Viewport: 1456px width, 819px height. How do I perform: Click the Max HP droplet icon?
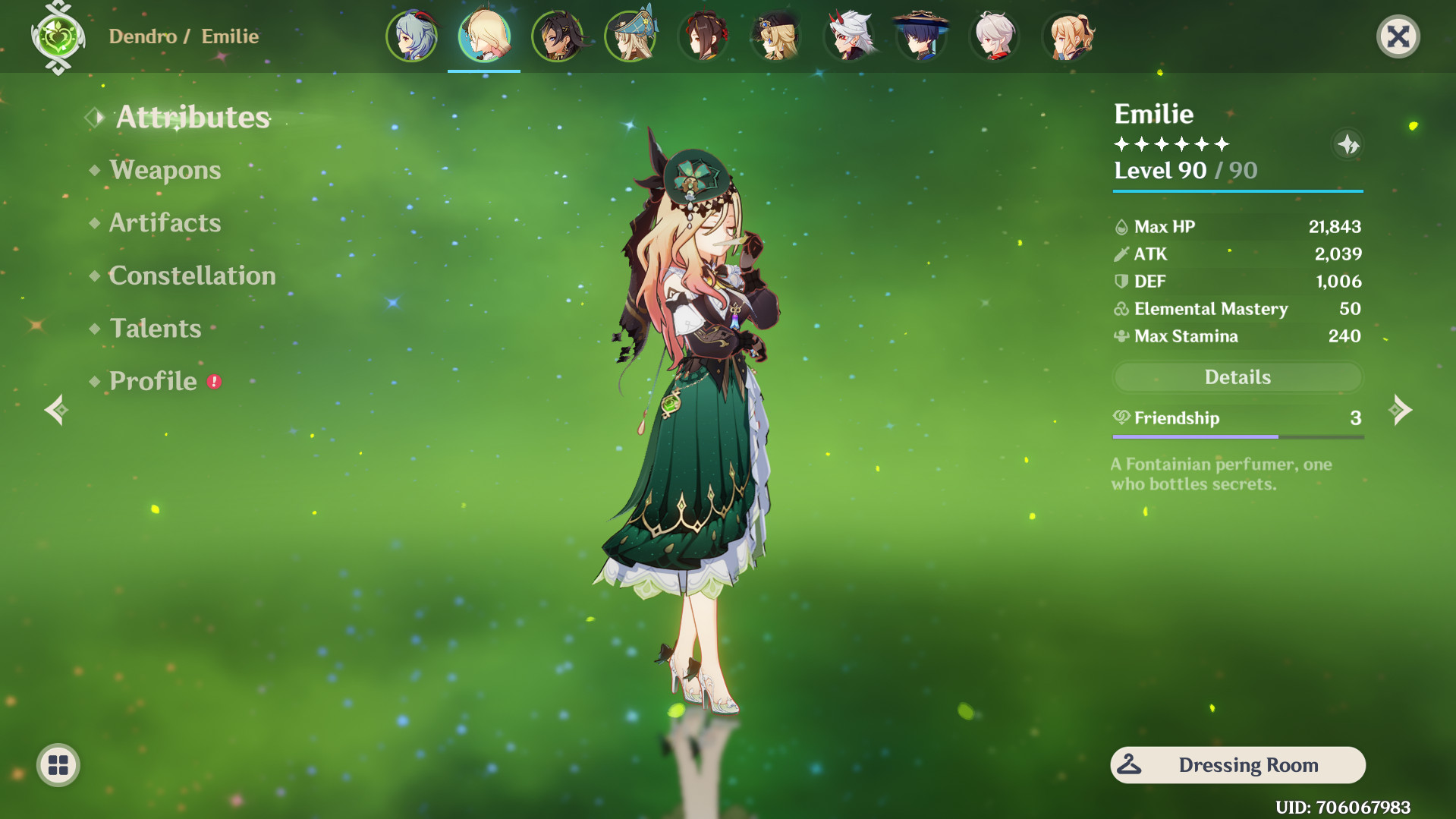(x=1120, y=226)
